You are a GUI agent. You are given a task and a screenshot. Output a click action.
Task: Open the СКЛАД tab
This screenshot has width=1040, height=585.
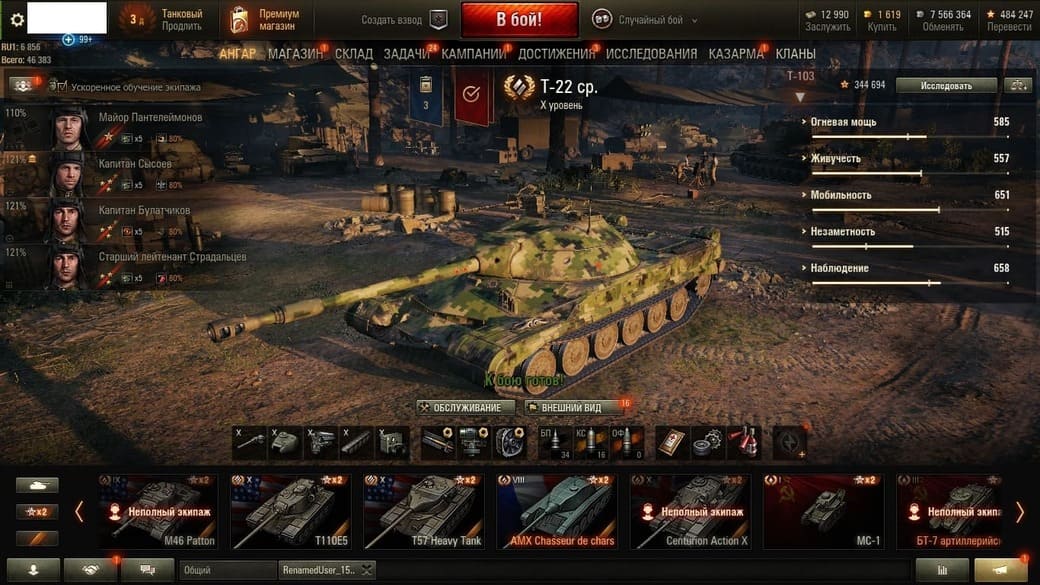[x=354, y=53]
